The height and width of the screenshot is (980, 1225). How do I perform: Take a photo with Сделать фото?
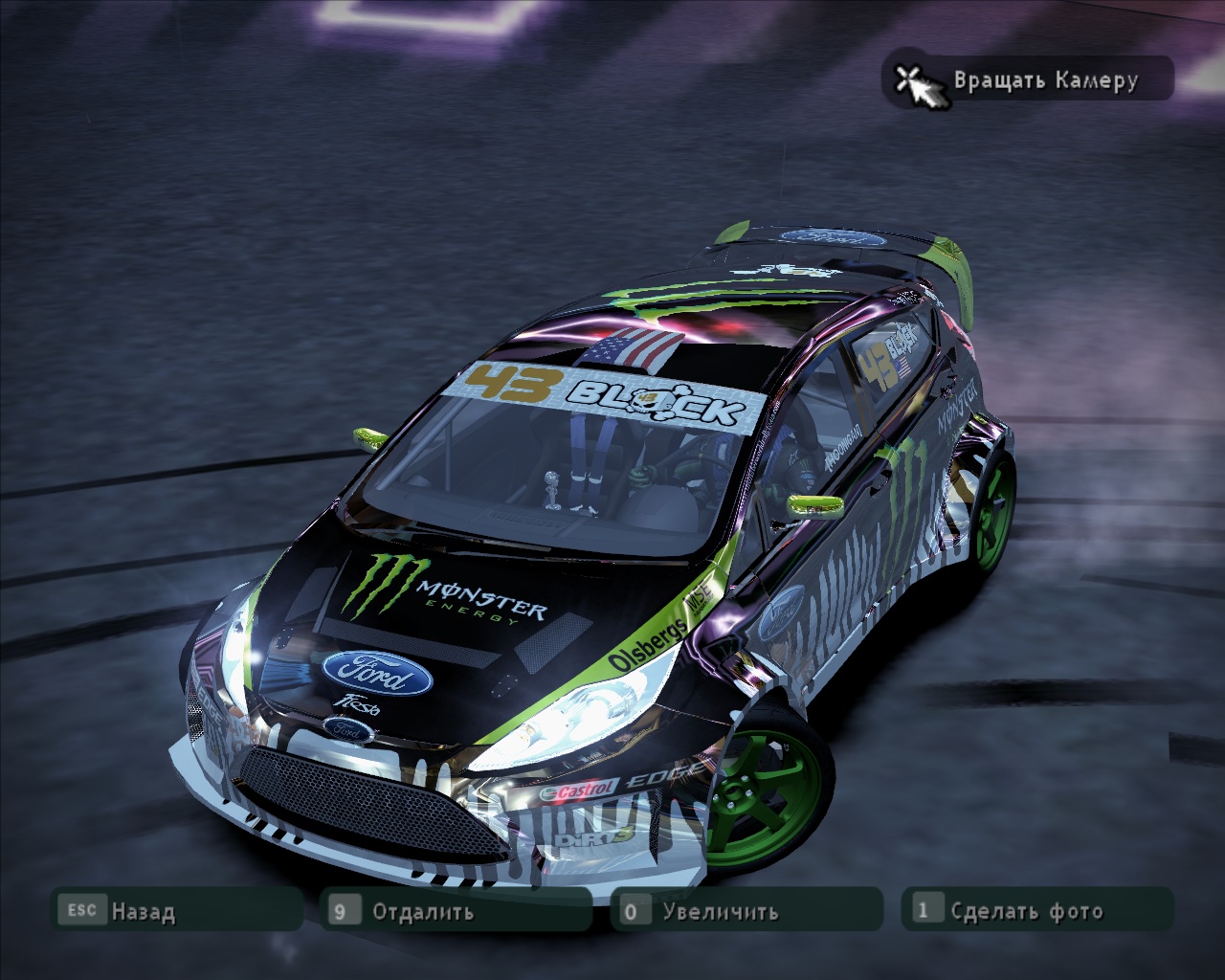[1036, 910]
